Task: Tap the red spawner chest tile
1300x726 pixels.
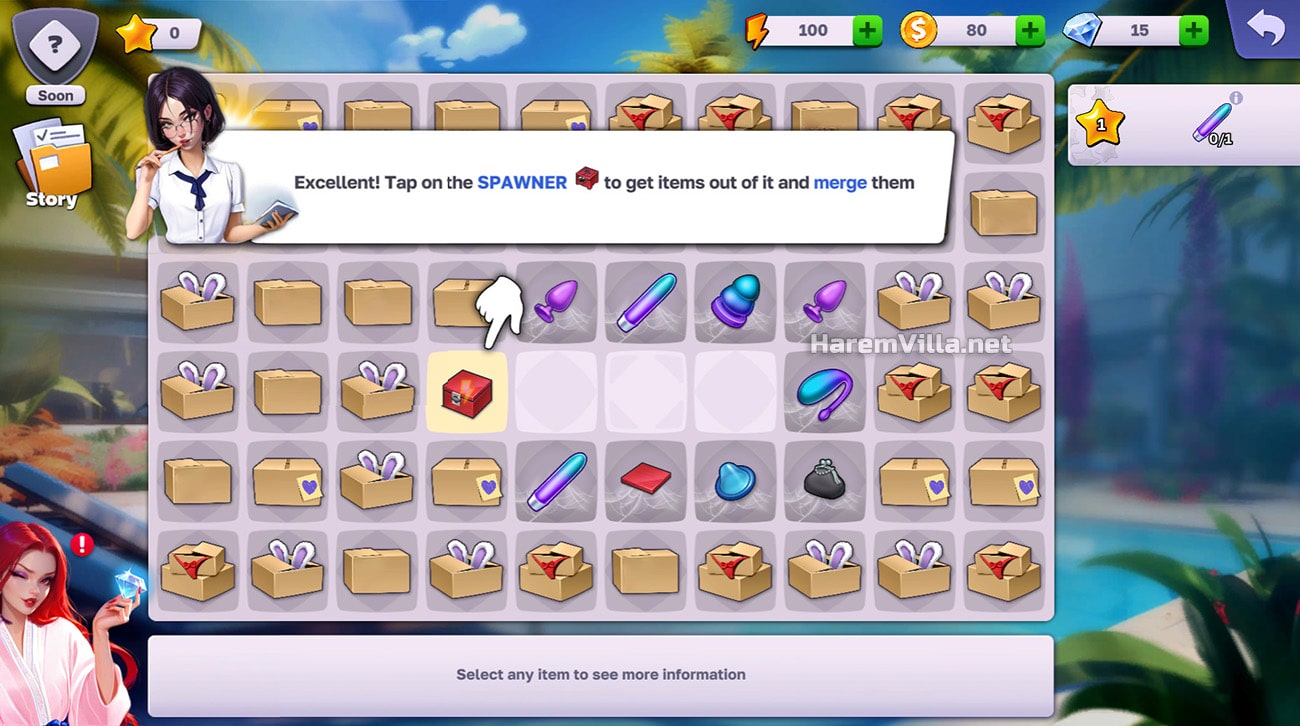Action: 466,392
